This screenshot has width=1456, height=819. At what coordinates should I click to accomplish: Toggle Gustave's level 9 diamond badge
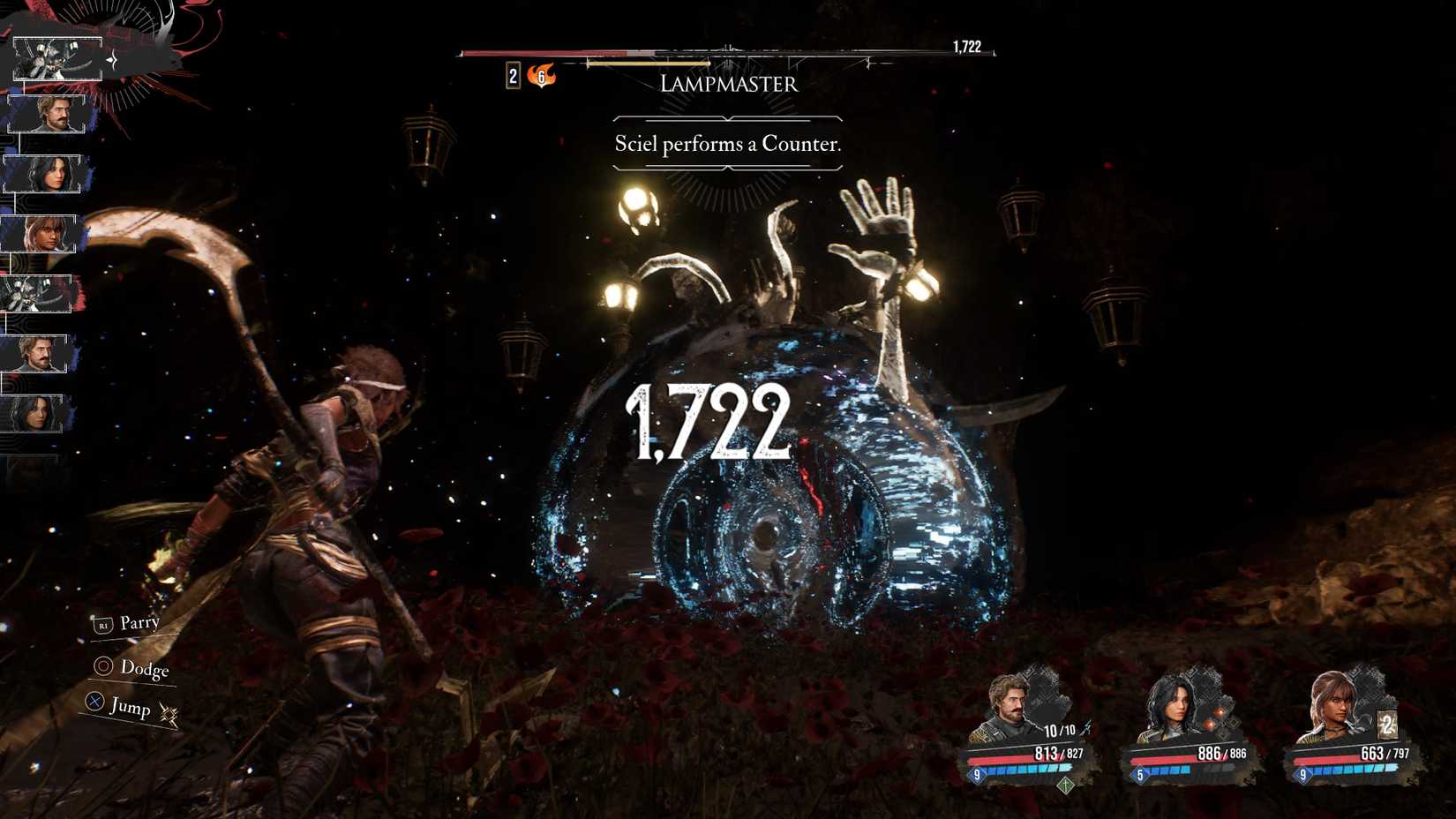click(979, 773)
